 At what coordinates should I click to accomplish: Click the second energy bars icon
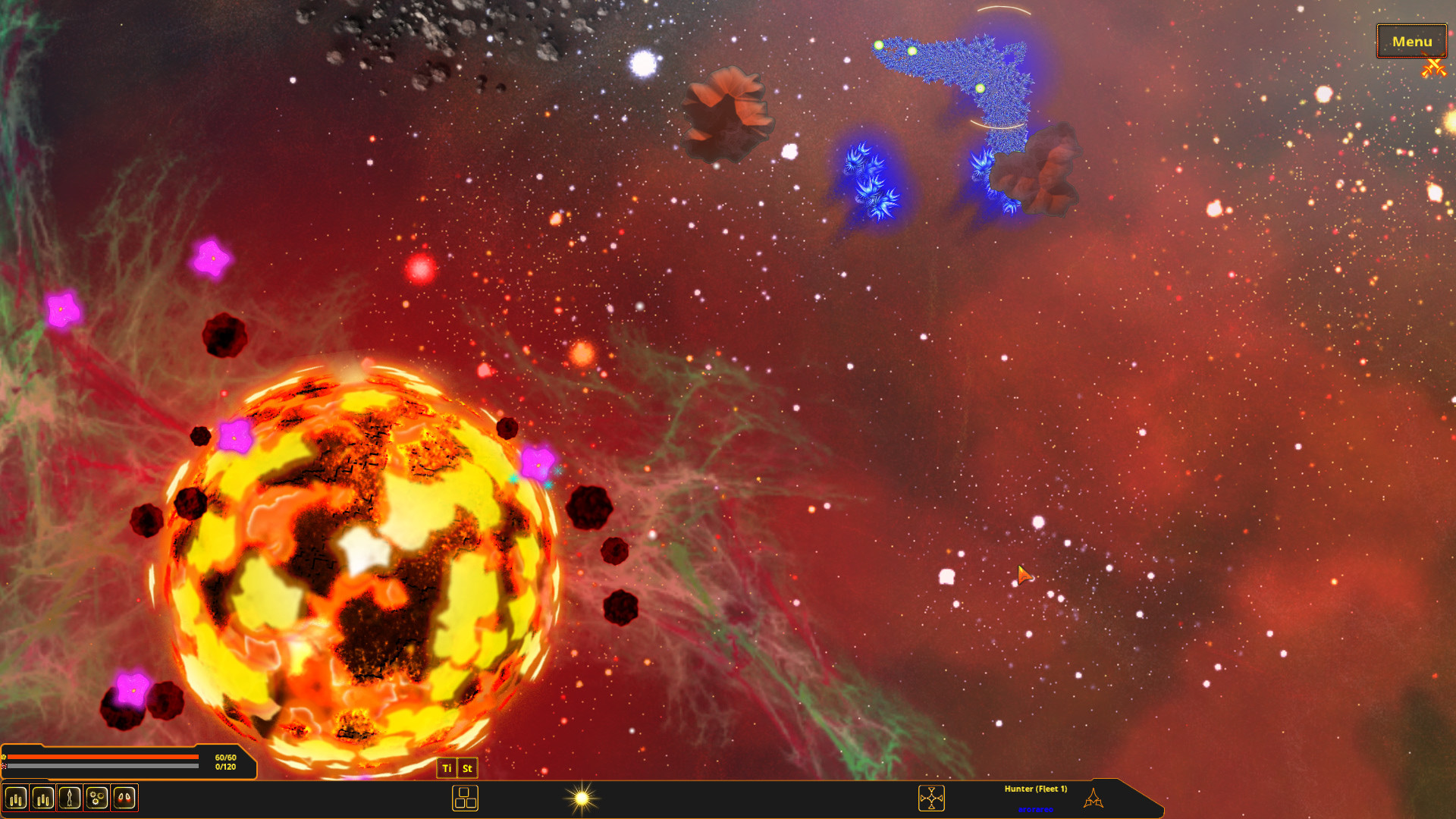click(x=44, y=797)
